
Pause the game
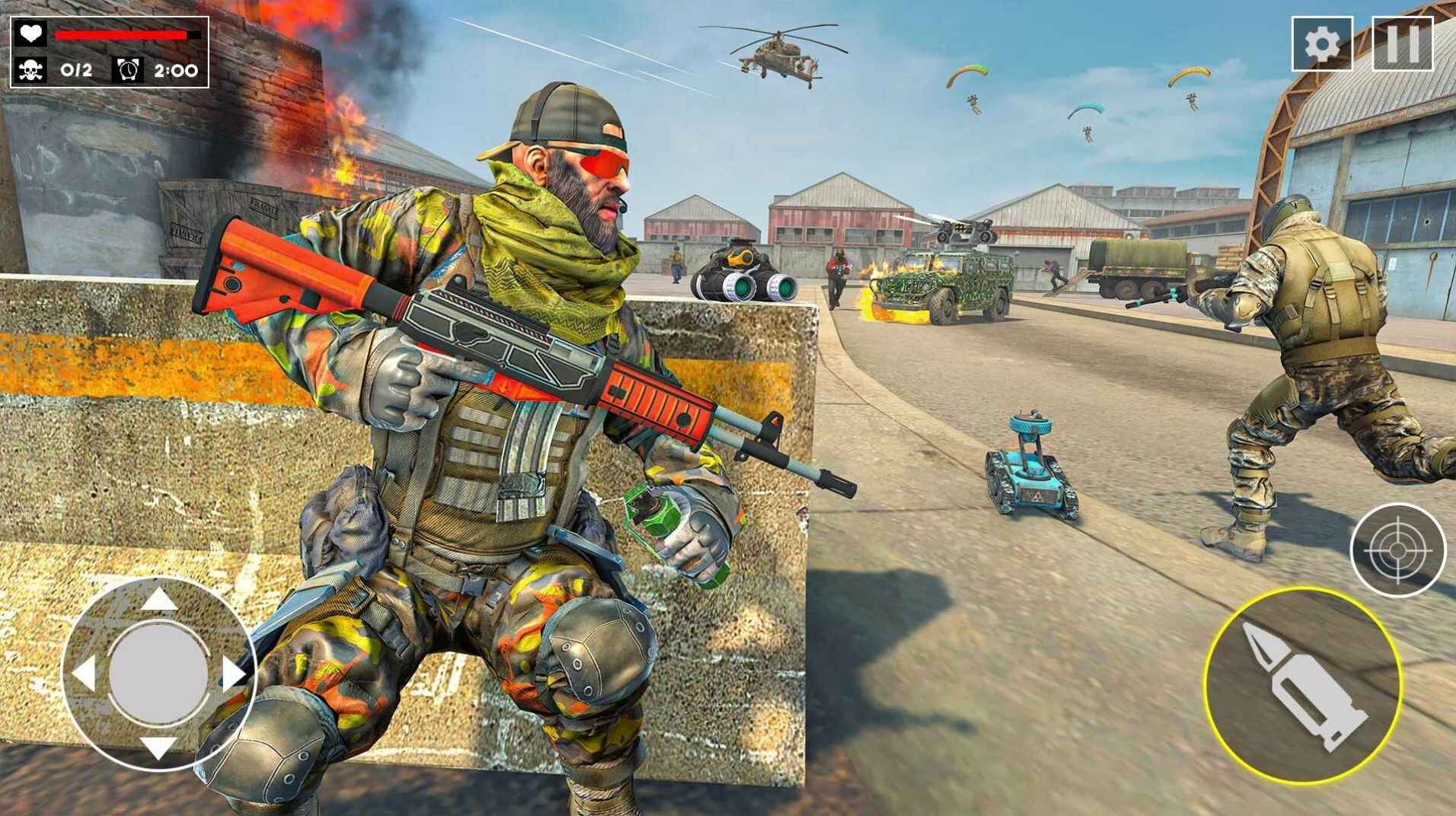[1402, 44]
